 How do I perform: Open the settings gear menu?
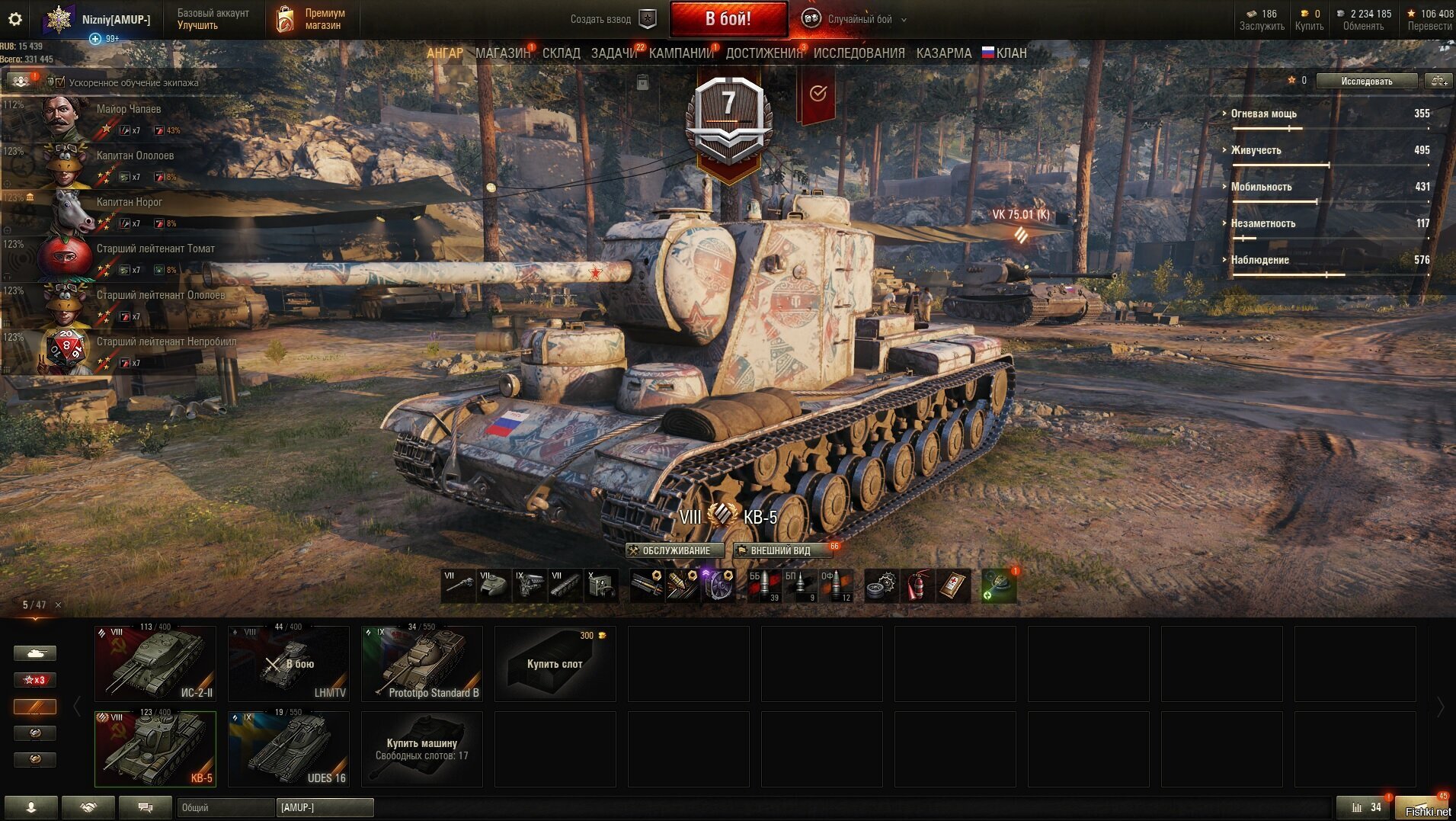pyautogui.click(x=15, y=20)
